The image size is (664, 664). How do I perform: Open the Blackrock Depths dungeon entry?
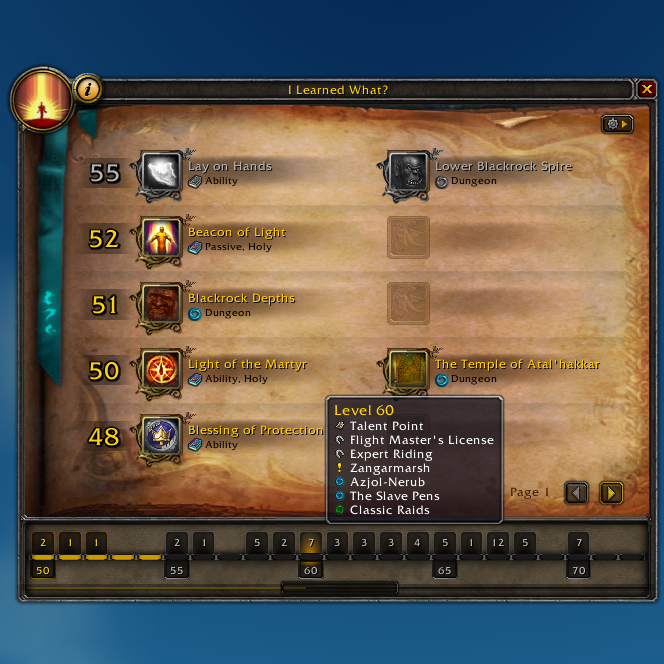tap(160, 305)
